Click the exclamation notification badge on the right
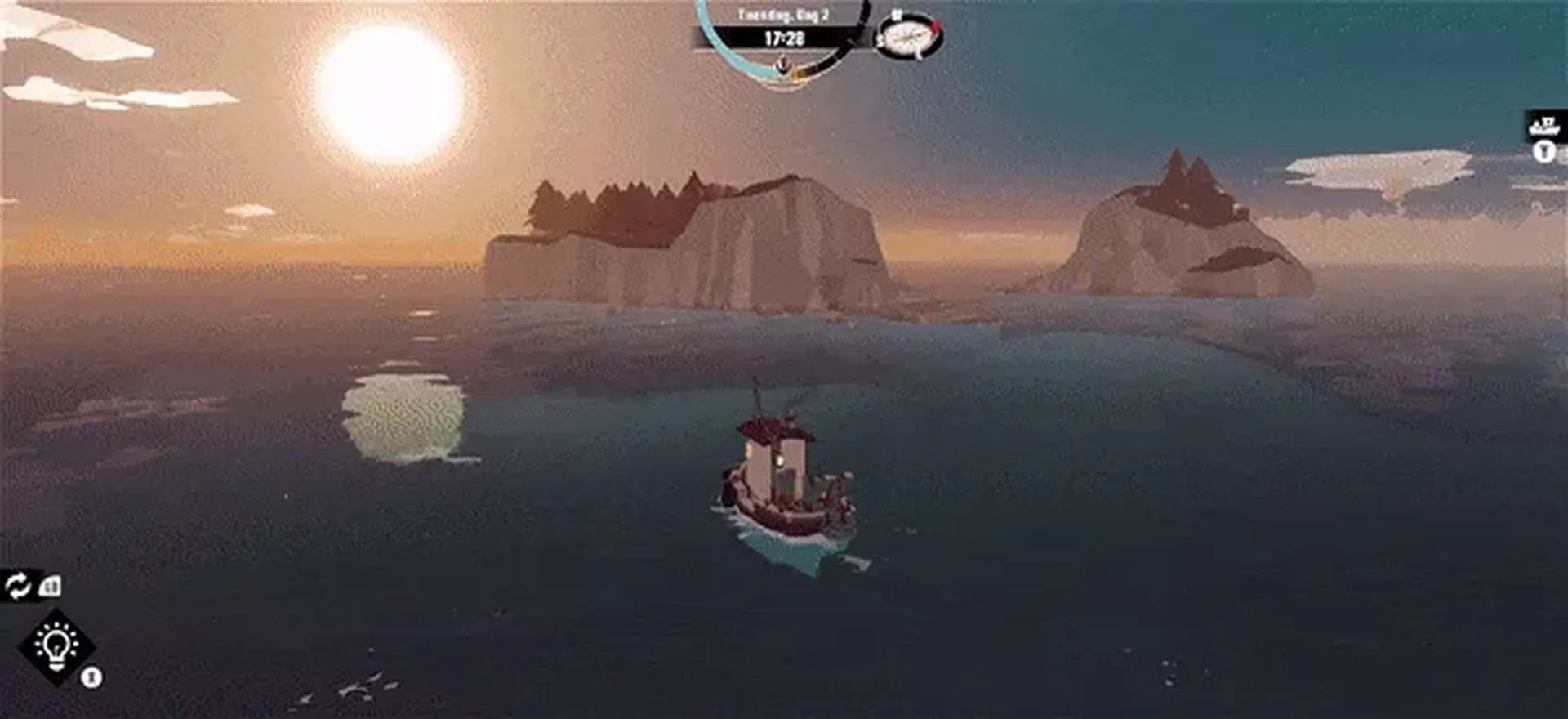This screenshot has width=1568, height=719. click(1543, 151)
